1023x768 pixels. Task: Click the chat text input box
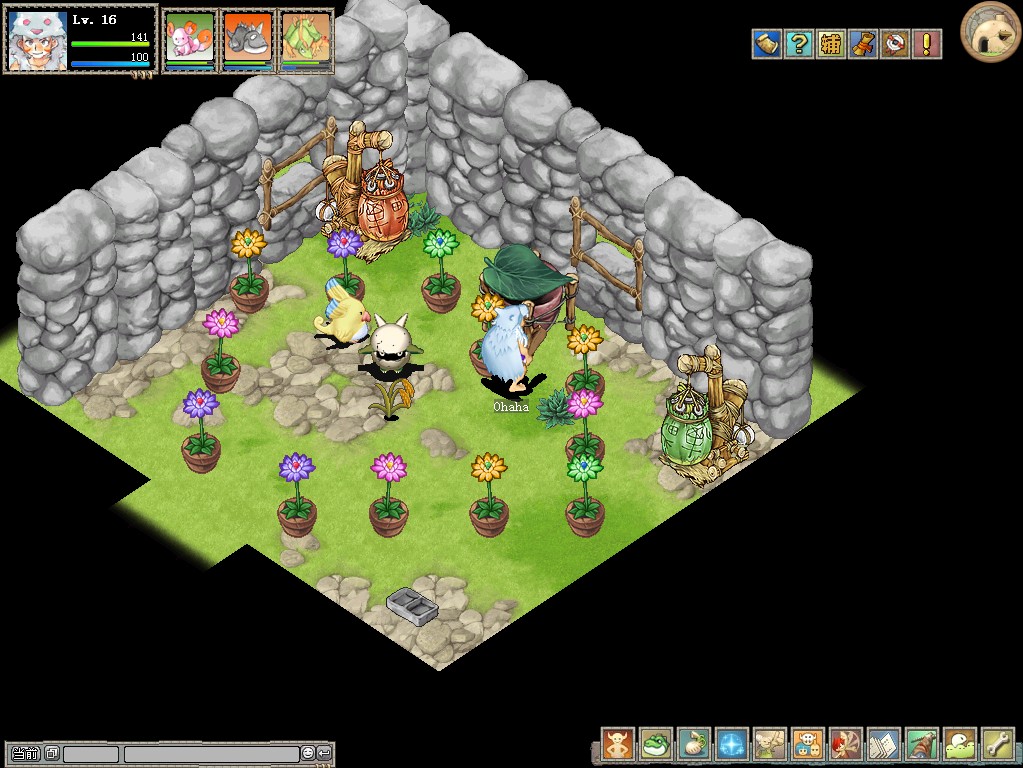pyautogui.click(x=210, y=753)
